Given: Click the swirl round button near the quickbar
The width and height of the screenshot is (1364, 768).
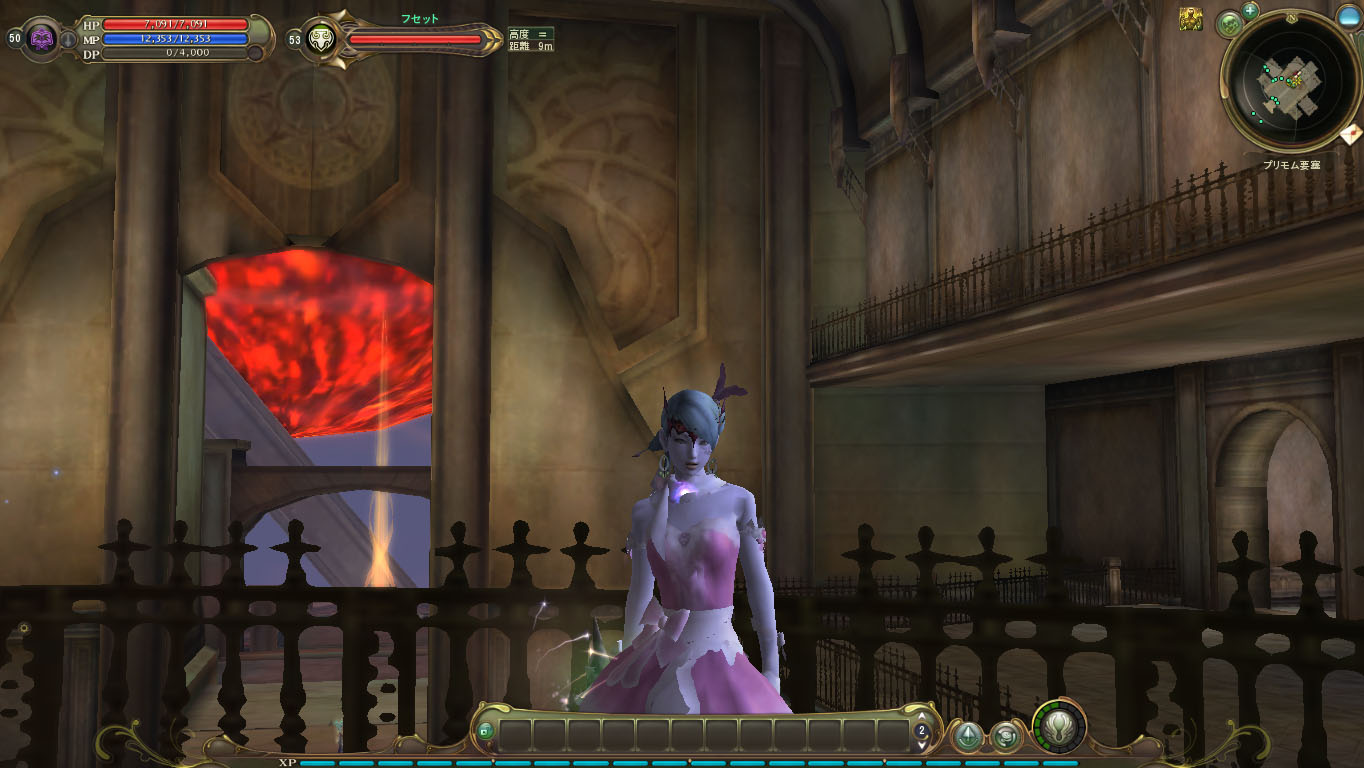Looking at the screenshot, I should (1005, 737).
